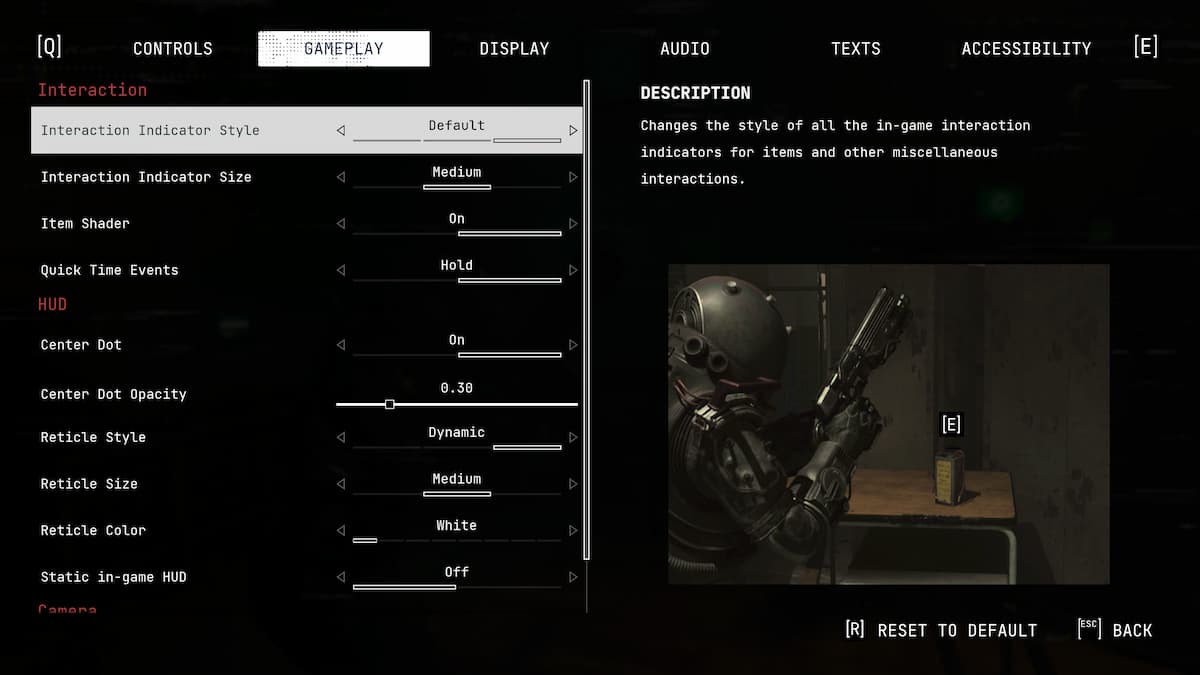This screenshot has width=1200, height=675.
Task: Click the right arrow for Interaction Indicator Style
Action: [x=573, y=130]
